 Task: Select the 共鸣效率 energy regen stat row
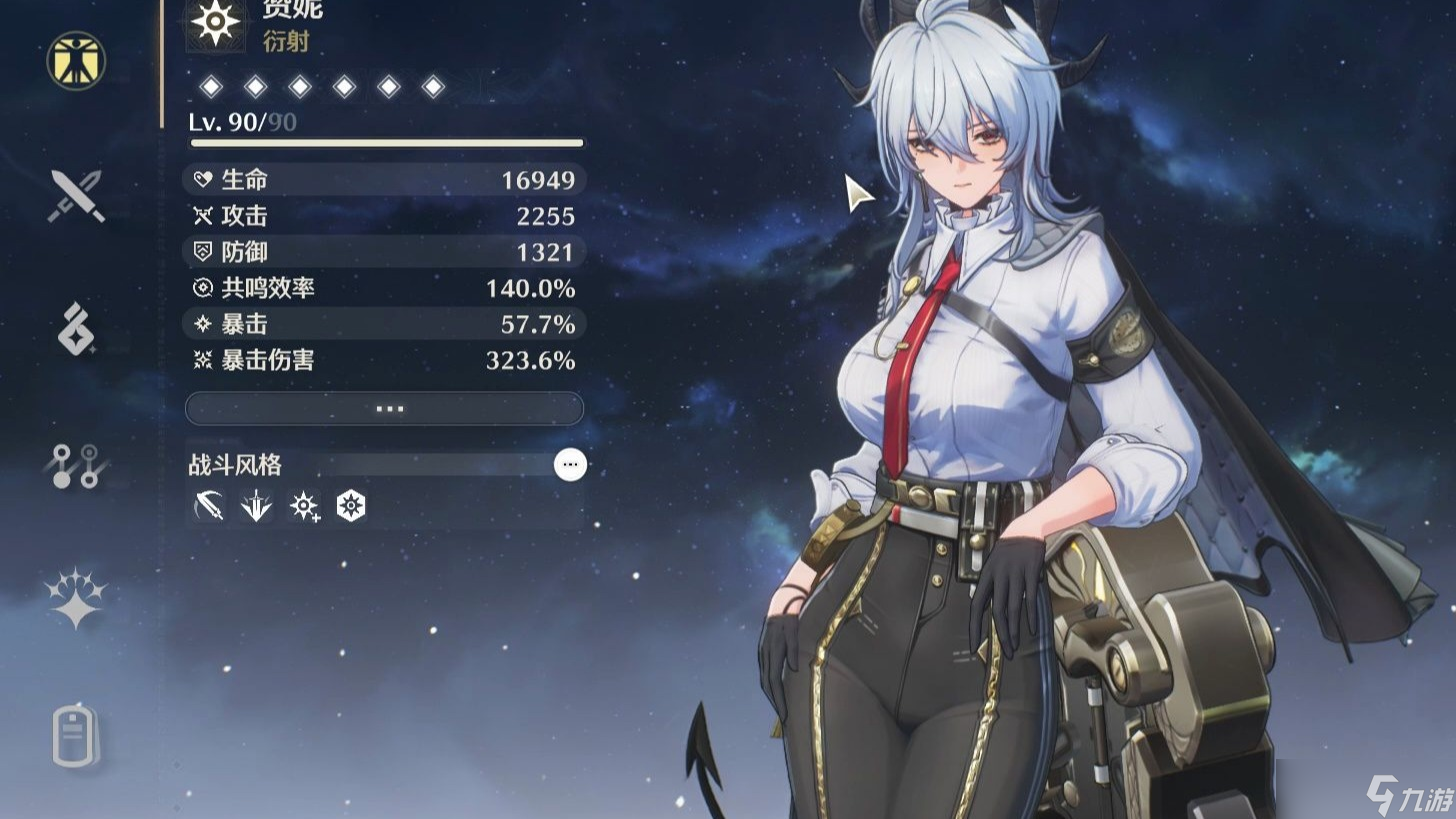click(x=384, y=288)
